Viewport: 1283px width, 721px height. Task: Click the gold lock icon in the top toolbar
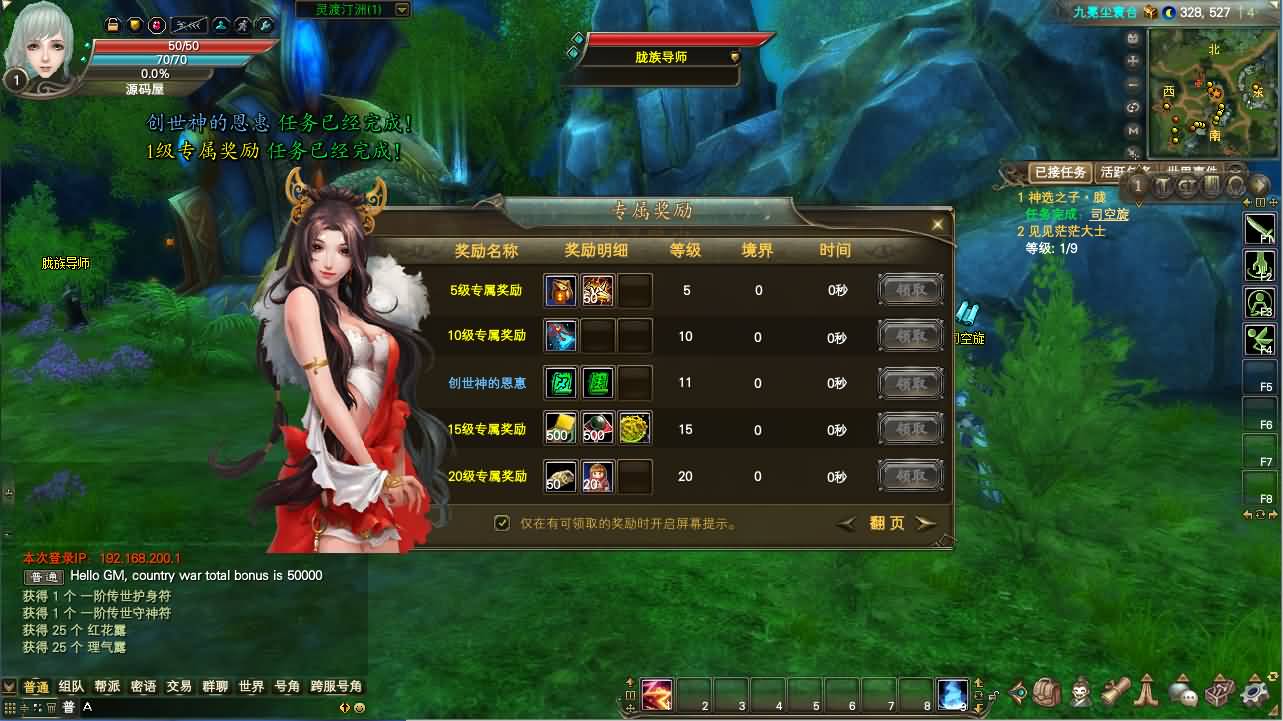tap(113, 25)
